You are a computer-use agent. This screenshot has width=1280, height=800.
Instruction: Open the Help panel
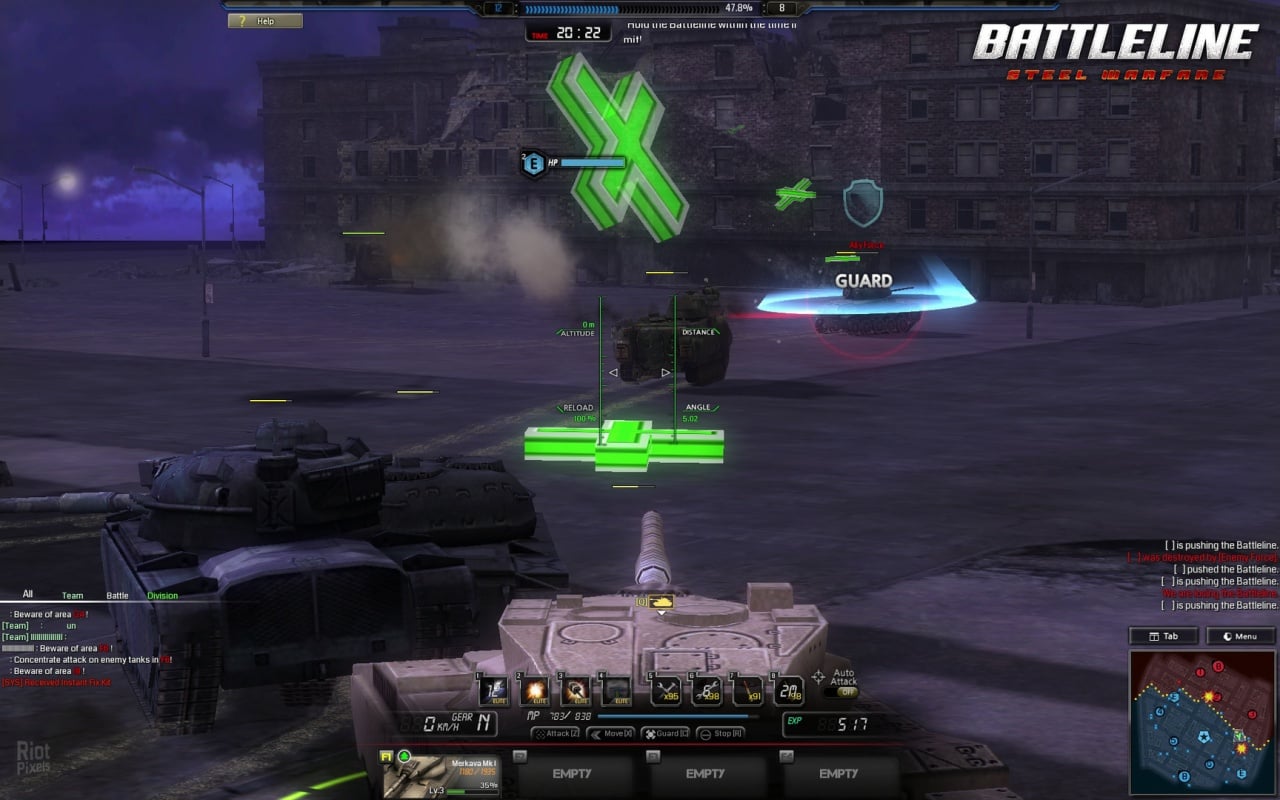pyautogui.click(x=265, y=20)
